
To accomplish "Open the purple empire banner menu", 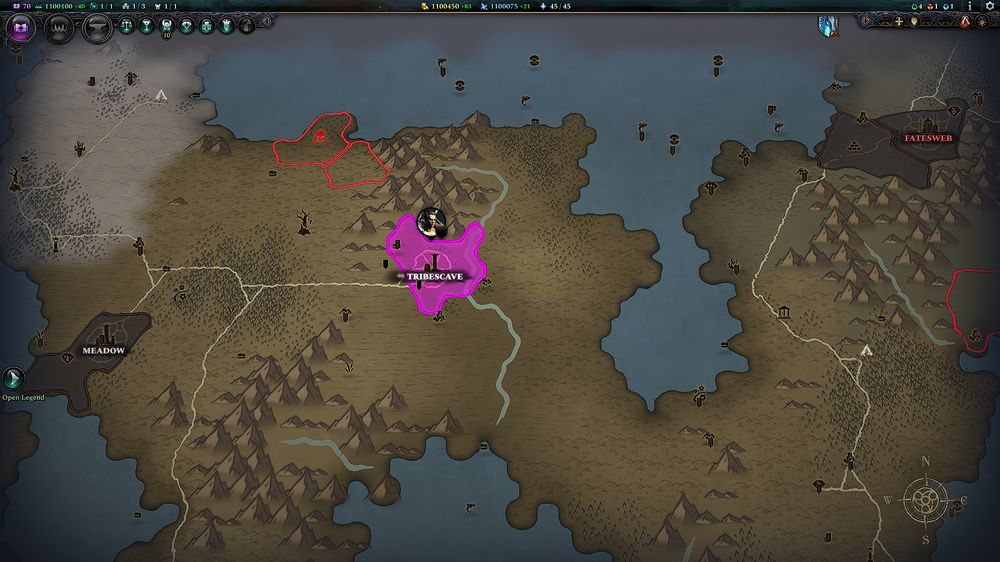I will click(20, 27).
